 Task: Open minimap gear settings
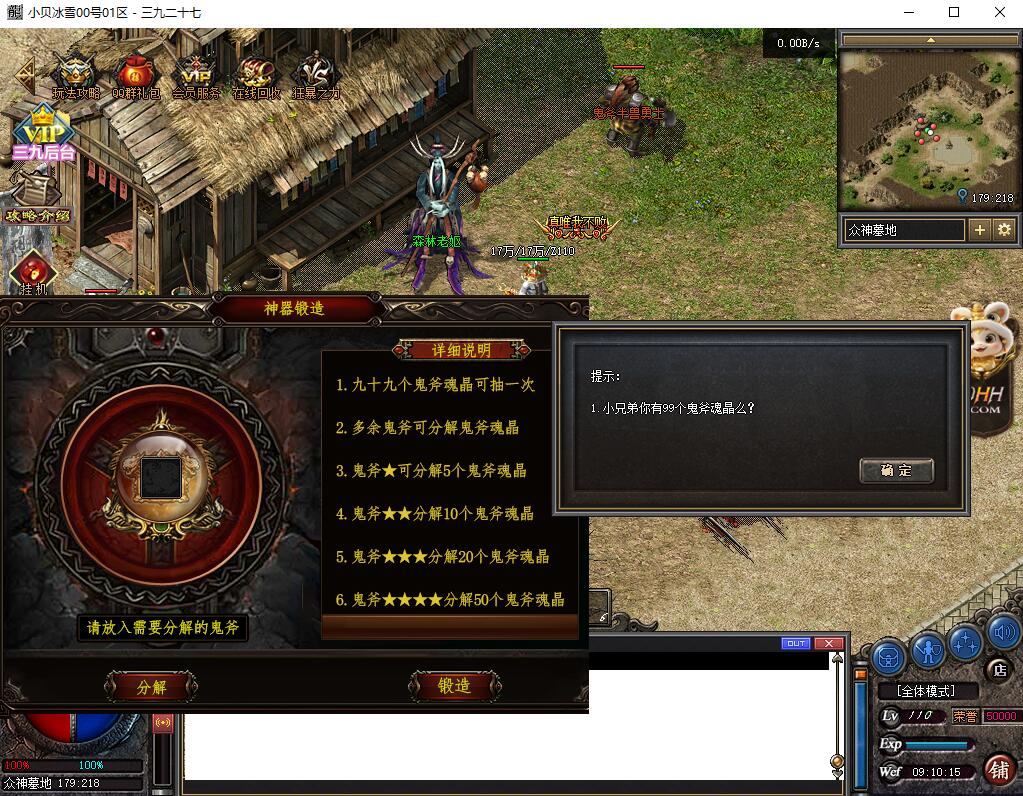1004,230
